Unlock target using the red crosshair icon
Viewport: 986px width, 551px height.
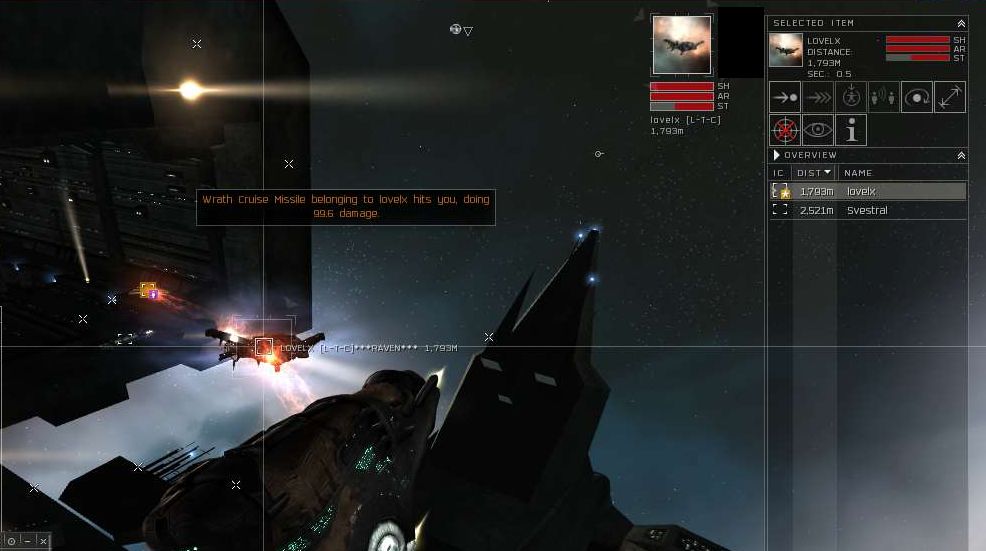coord(785,130)
